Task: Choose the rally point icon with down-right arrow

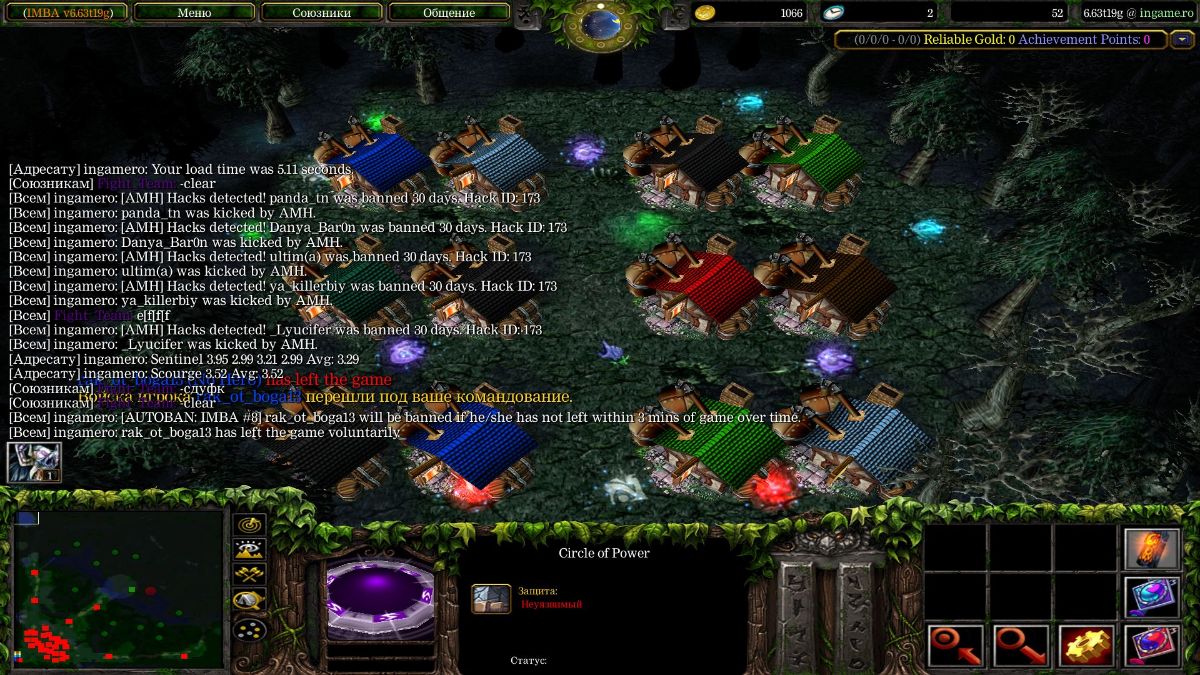Action: 1021,645
